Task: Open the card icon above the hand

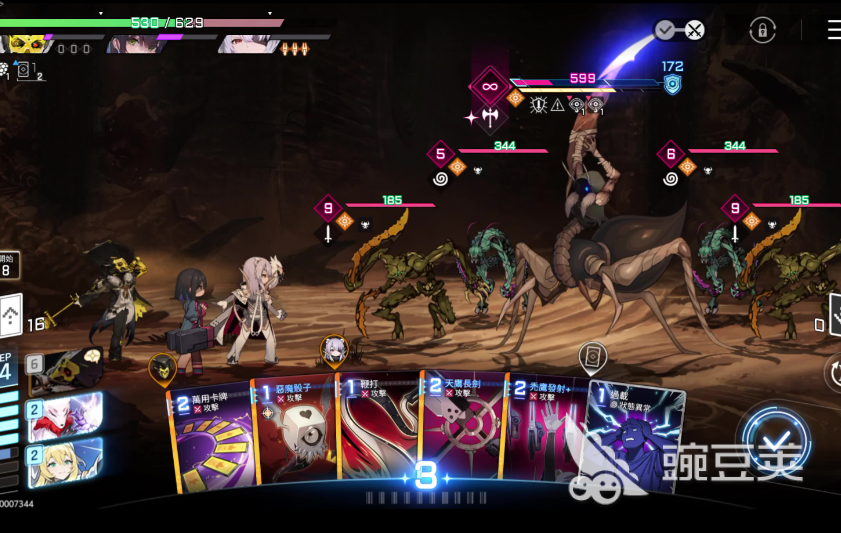Action: coord(592,356)
